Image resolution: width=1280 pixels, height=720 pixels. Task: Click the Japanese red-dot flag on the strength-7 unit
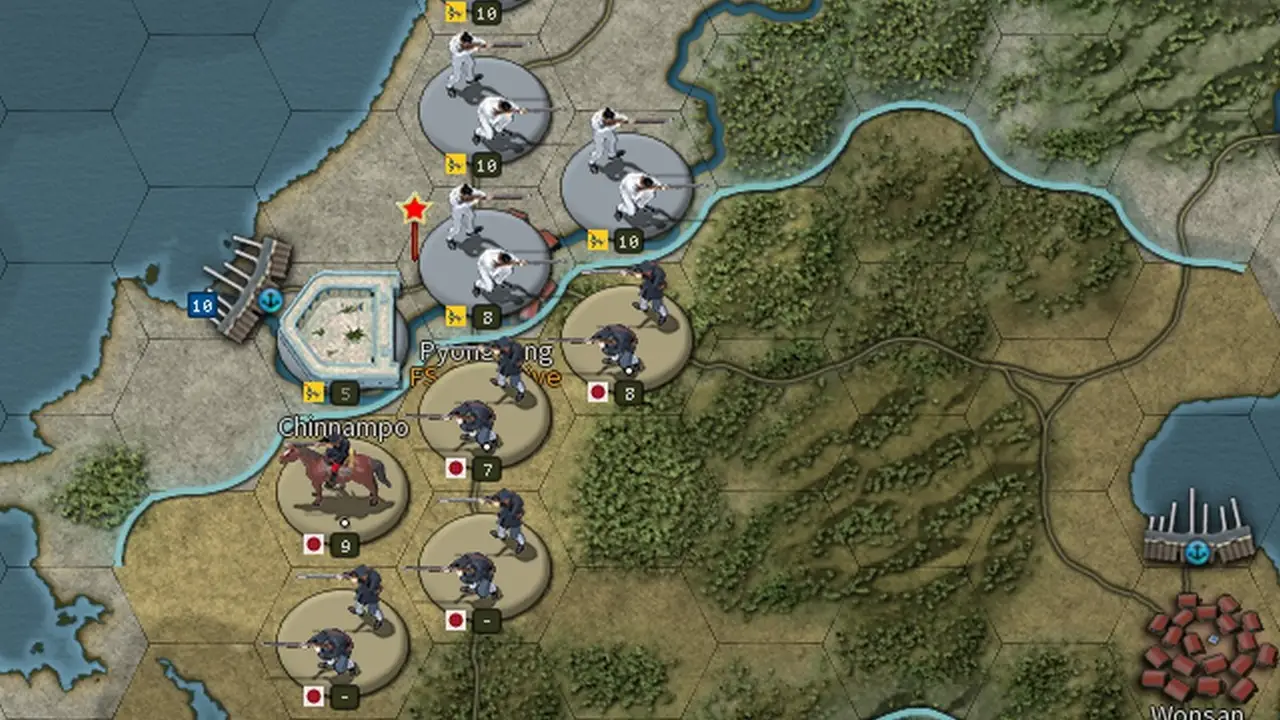[456, 465]
